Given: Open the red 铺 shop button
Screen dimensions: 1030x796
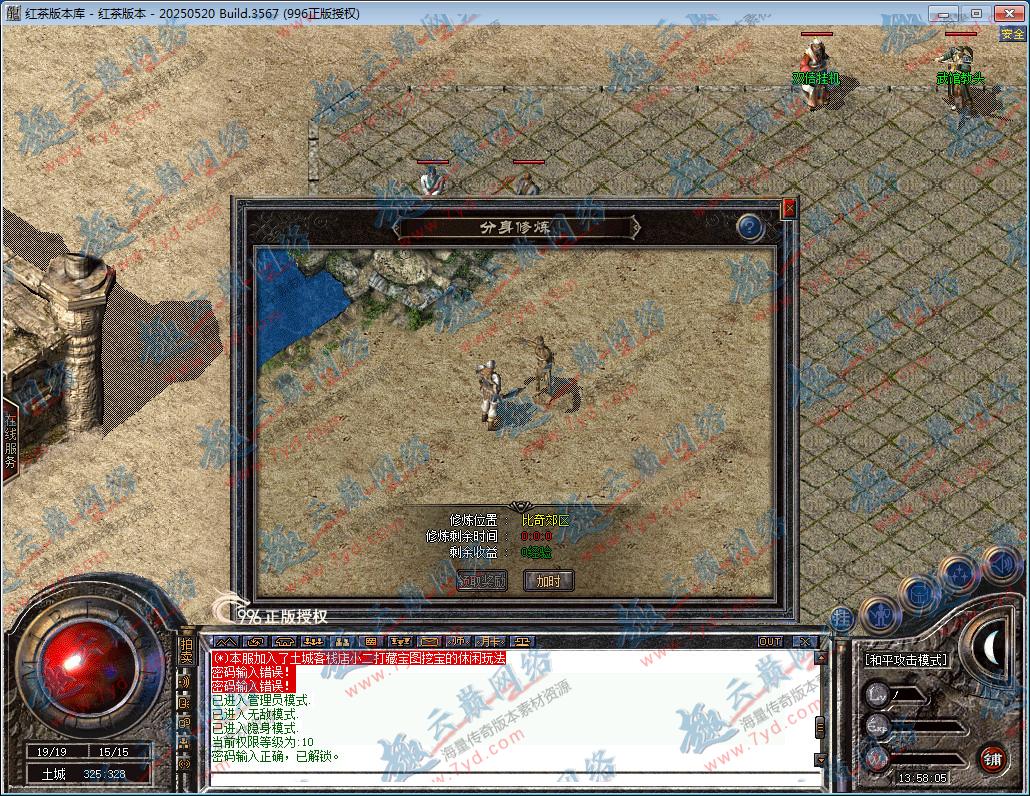Looking at the screenshot, I should coord(991,757).
